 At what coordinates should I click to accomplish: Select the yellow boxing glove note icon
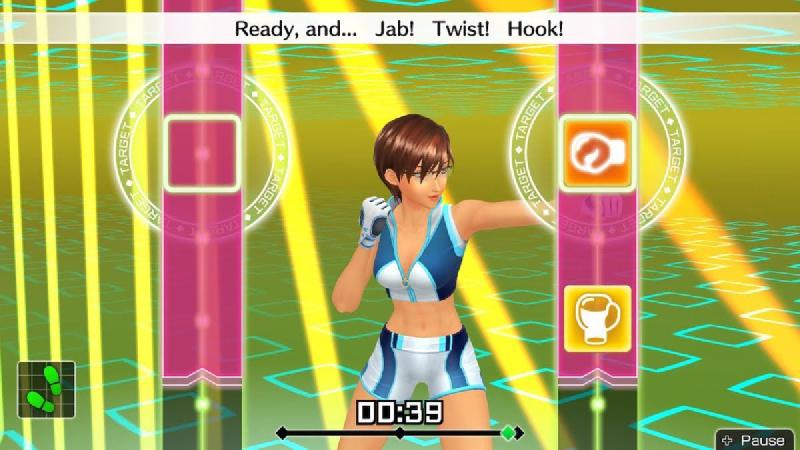597,319
